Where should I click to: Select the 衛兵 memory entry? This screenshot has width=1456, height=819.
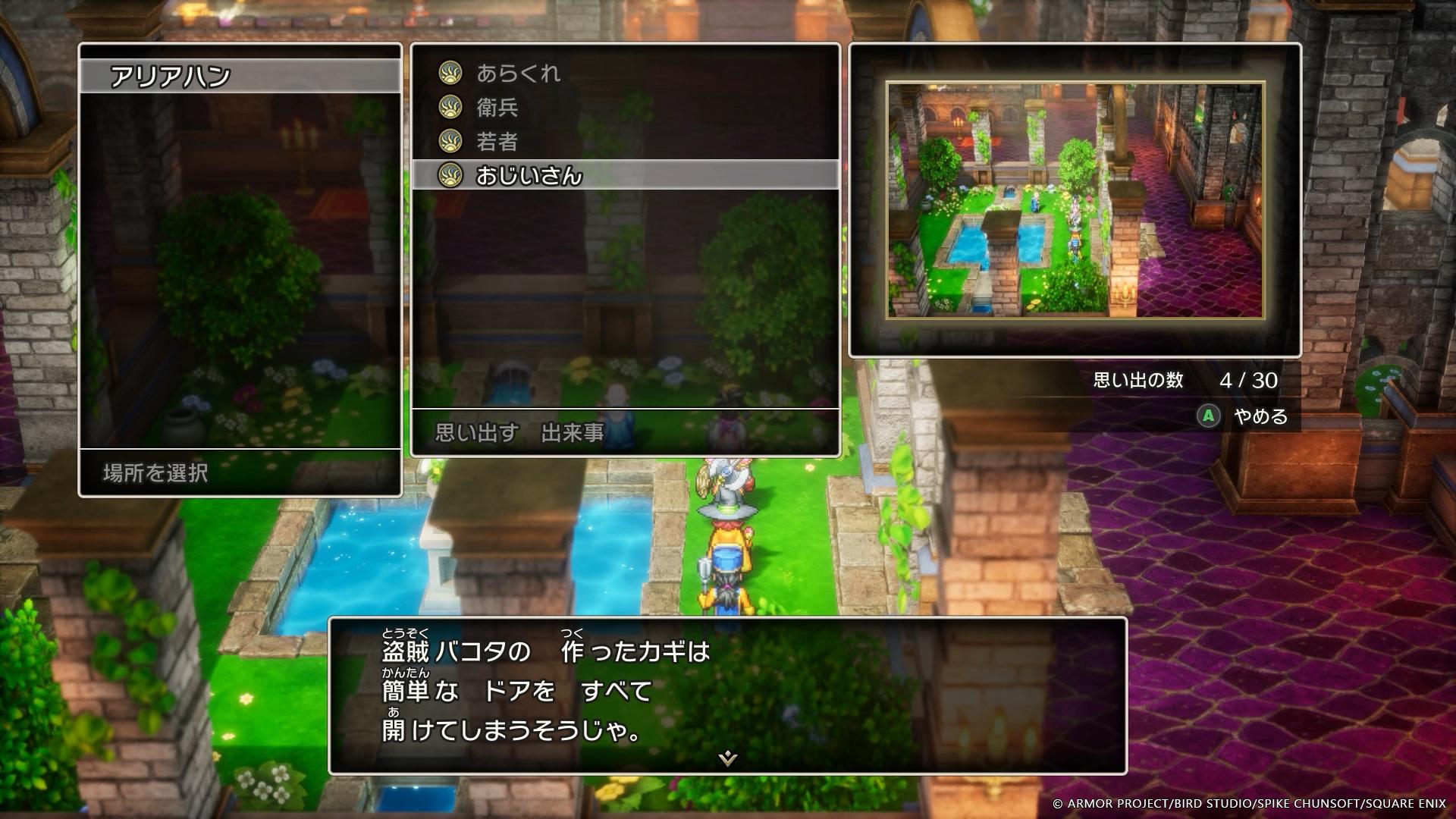(497, 108)
